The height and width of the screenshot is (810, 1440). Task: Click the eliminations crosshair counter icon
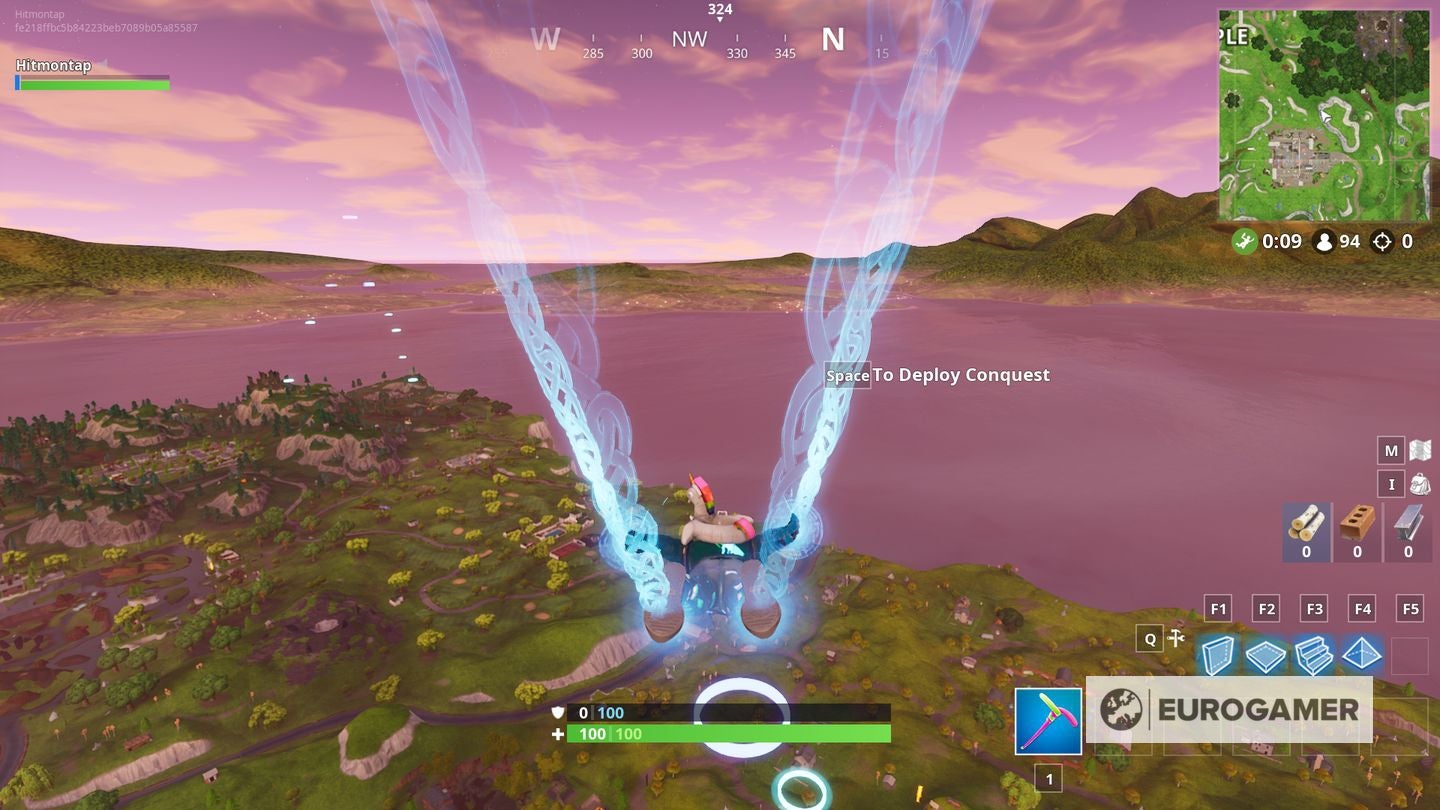[1383, 242]
